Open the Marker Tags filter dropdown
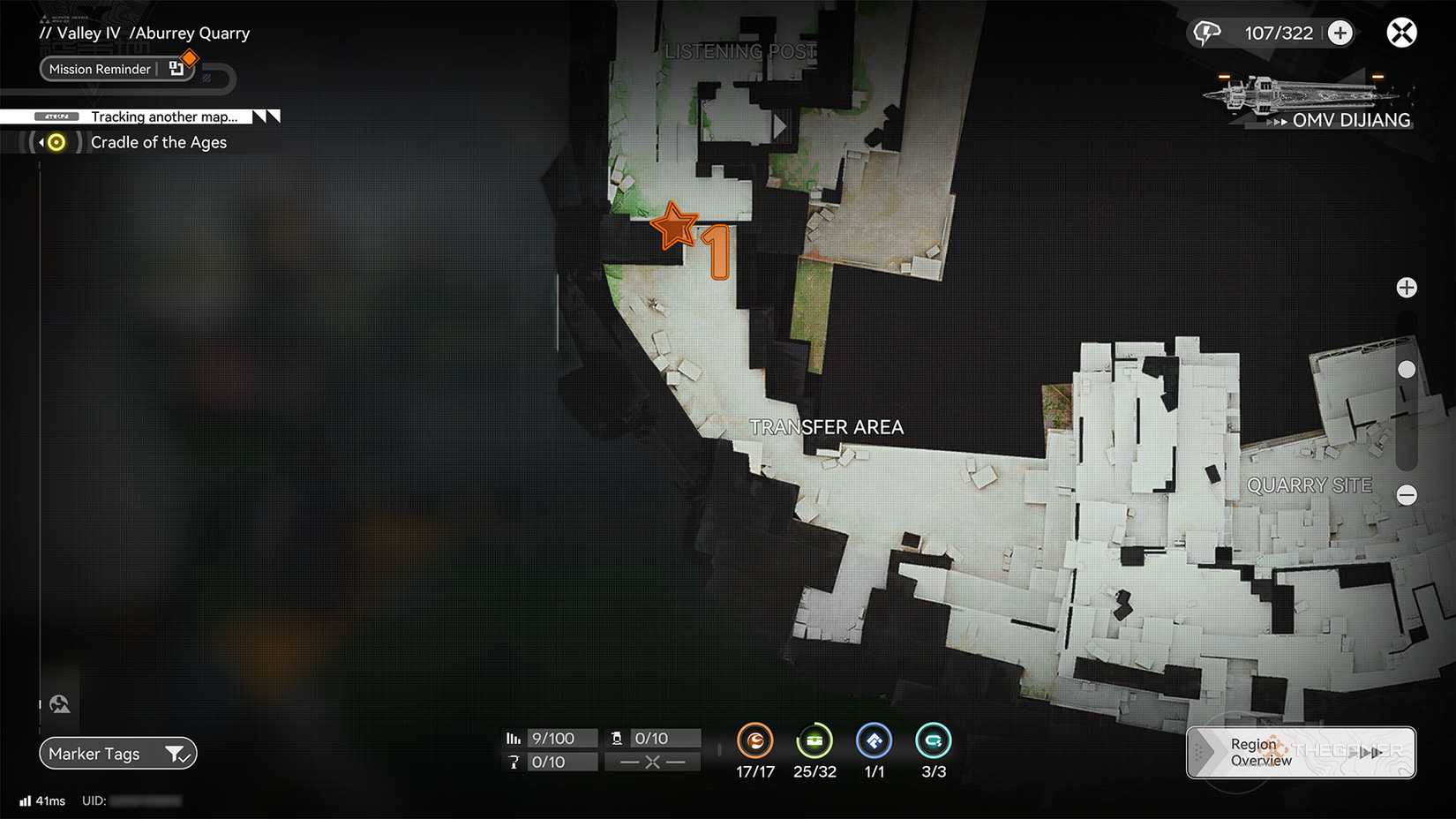This screenshot has height=819, width=1456. coord(178,754)
